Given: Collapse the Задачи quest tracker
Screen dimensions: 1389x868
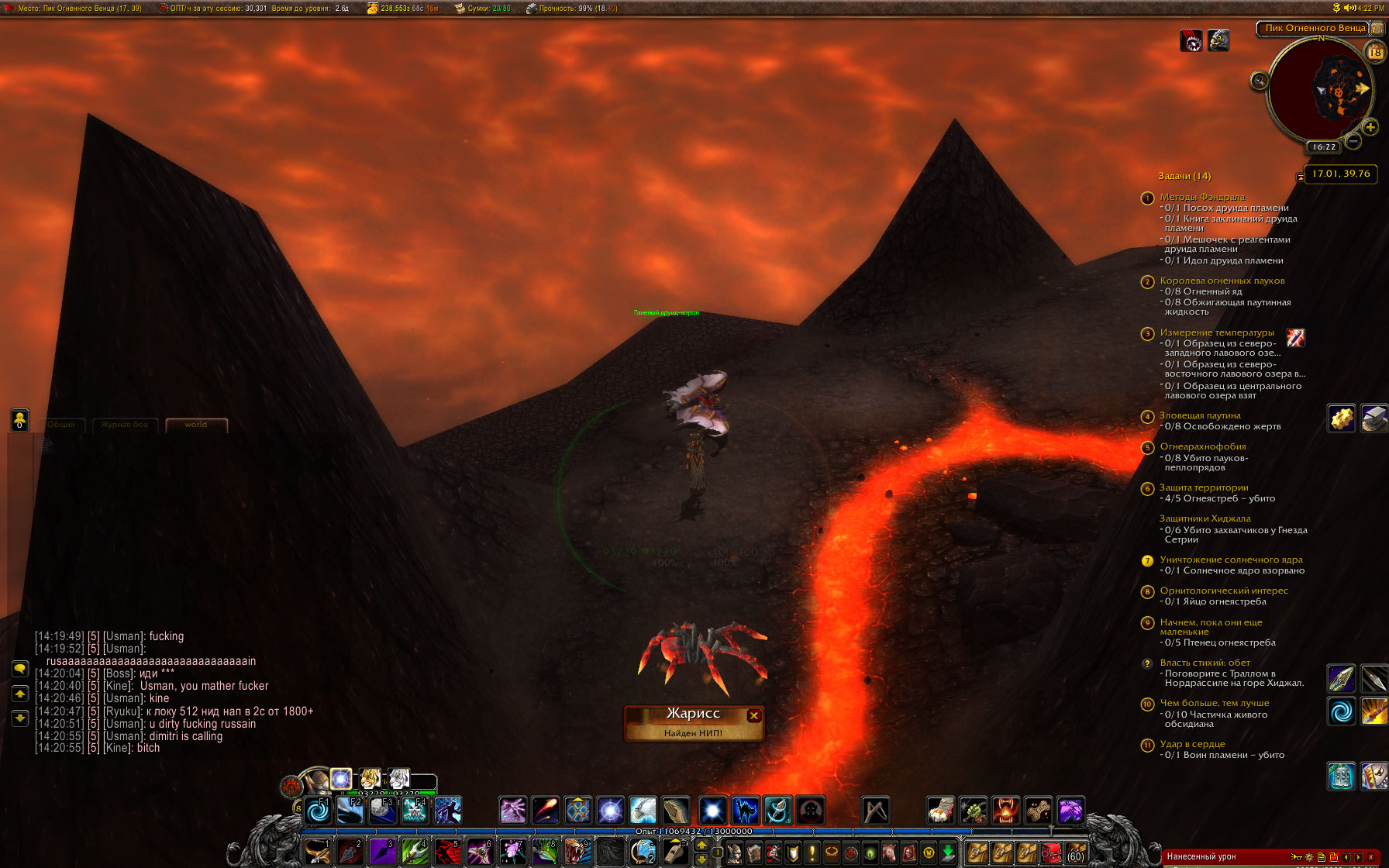Looking at the screenshot, I should point(1300,177).
